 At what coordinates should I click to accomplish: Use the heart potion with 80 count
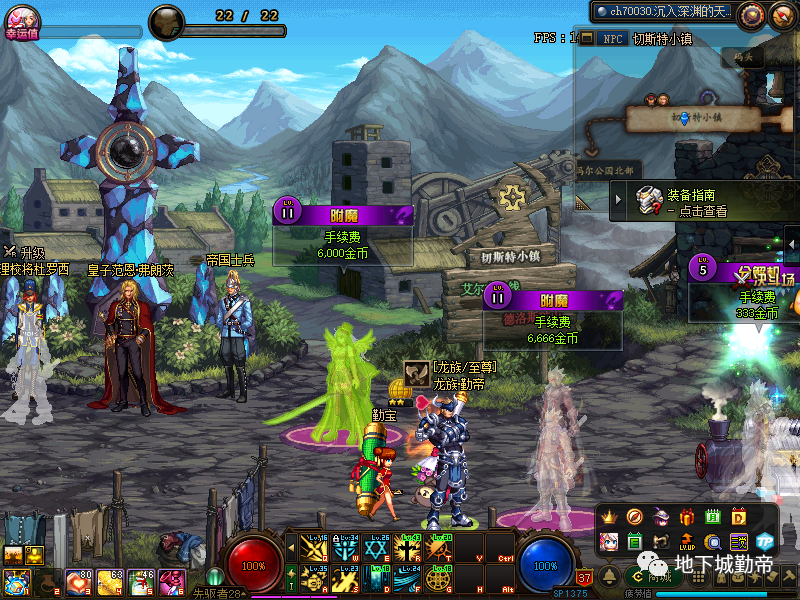76,582
